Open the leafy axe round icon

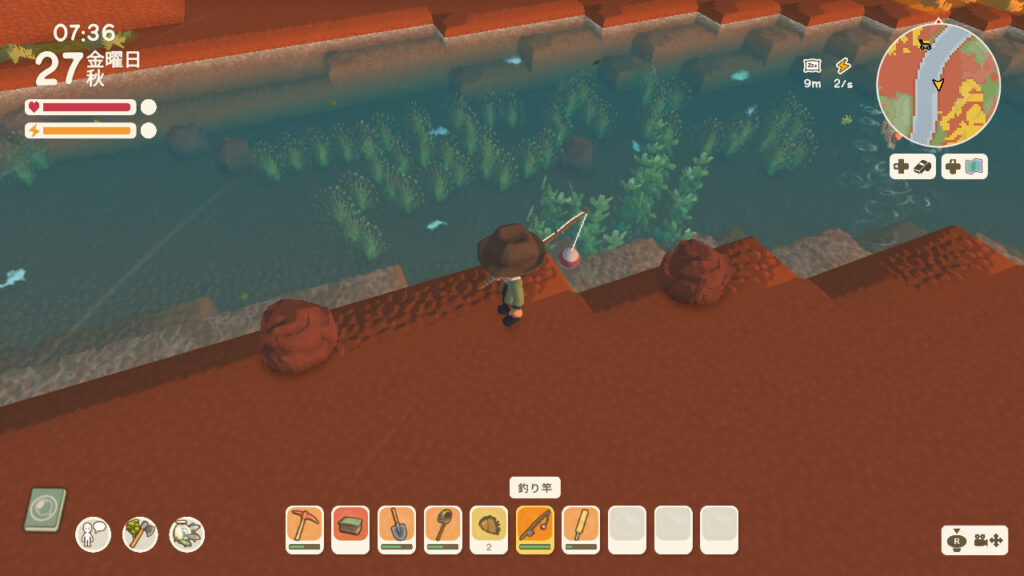(x=140, y=534)
